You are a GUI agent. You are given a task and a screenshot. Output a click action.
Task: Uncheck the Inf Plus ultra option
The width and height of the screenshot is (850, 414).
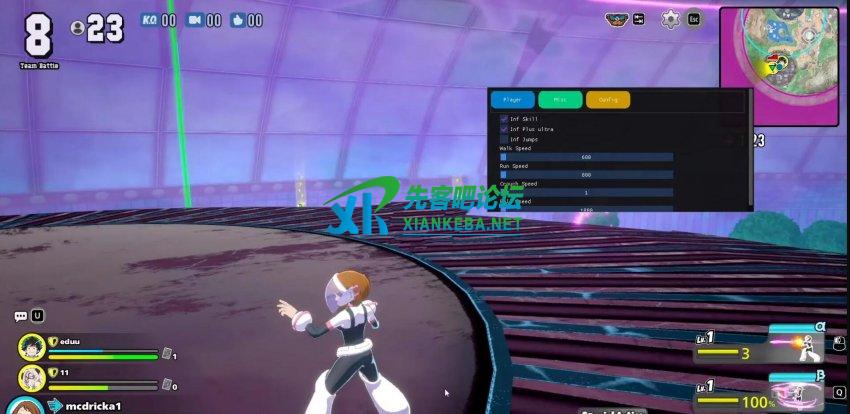click(x=504, y=129)
